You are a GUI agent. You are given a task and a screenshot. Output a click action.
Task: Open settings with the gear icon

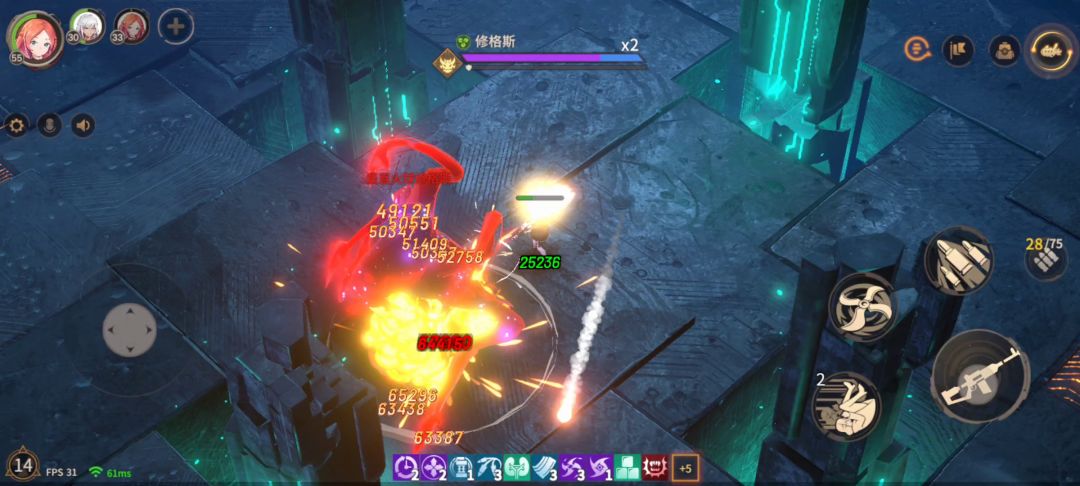click(16, 125)
